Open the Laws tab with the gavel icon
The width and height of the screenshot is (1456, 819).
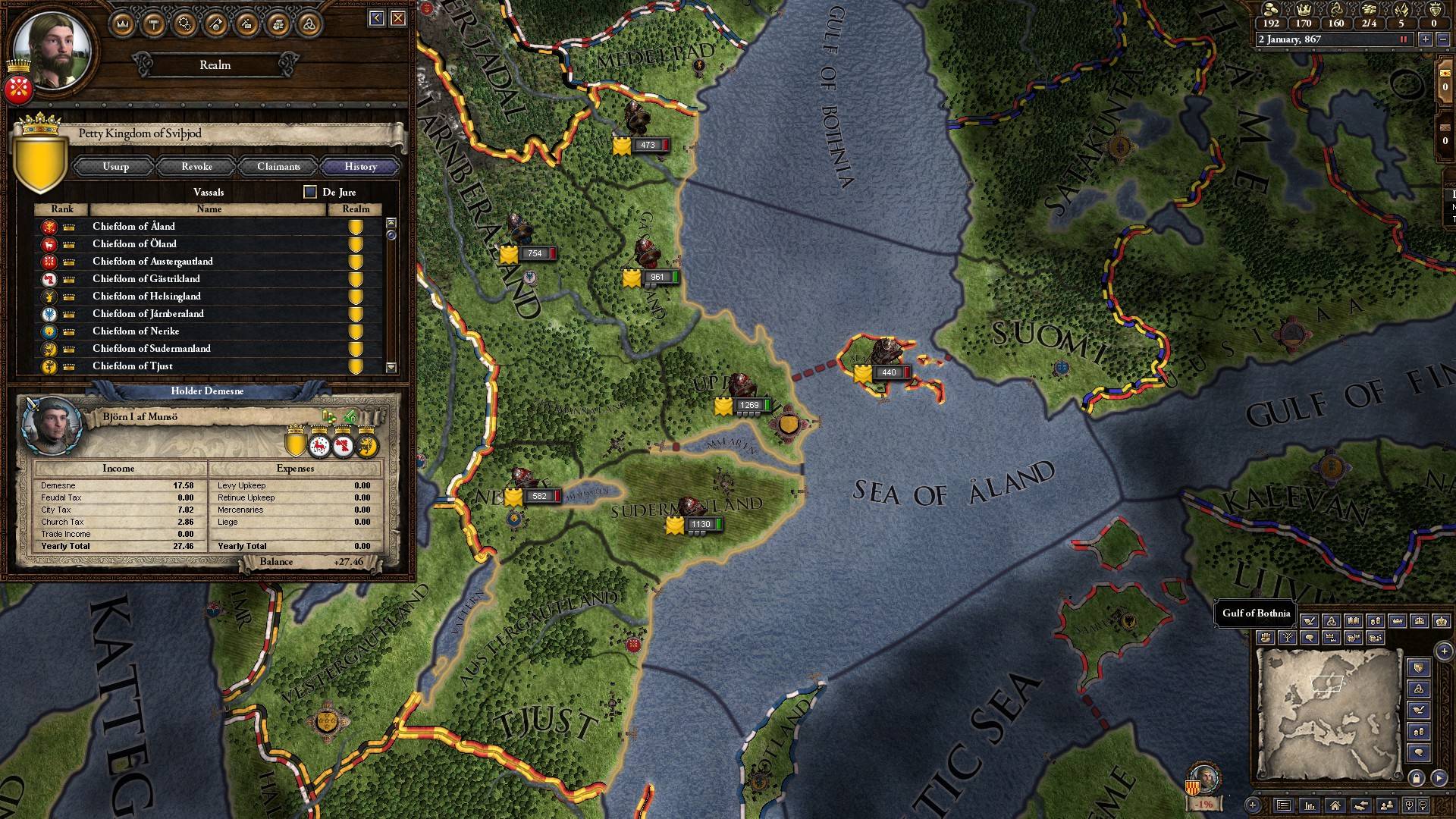(154, 24)
